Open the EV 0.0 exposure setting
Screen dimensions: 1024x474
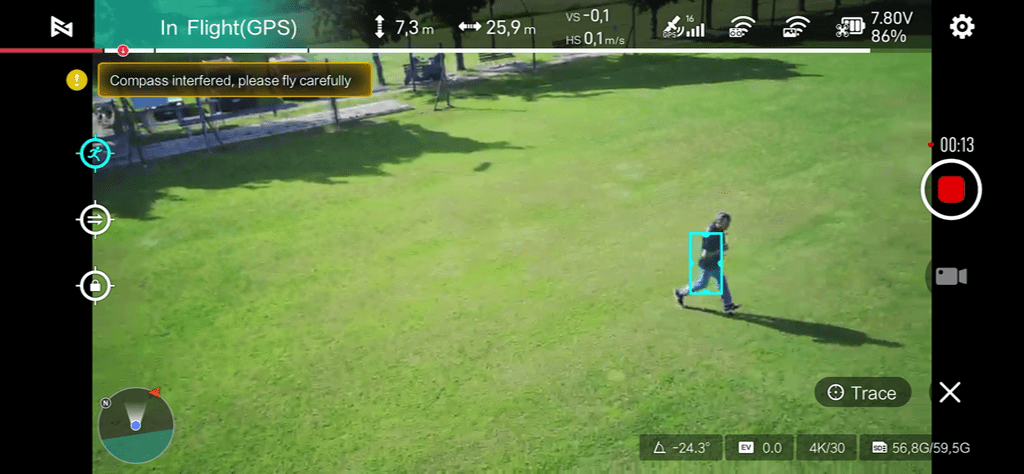760,448
